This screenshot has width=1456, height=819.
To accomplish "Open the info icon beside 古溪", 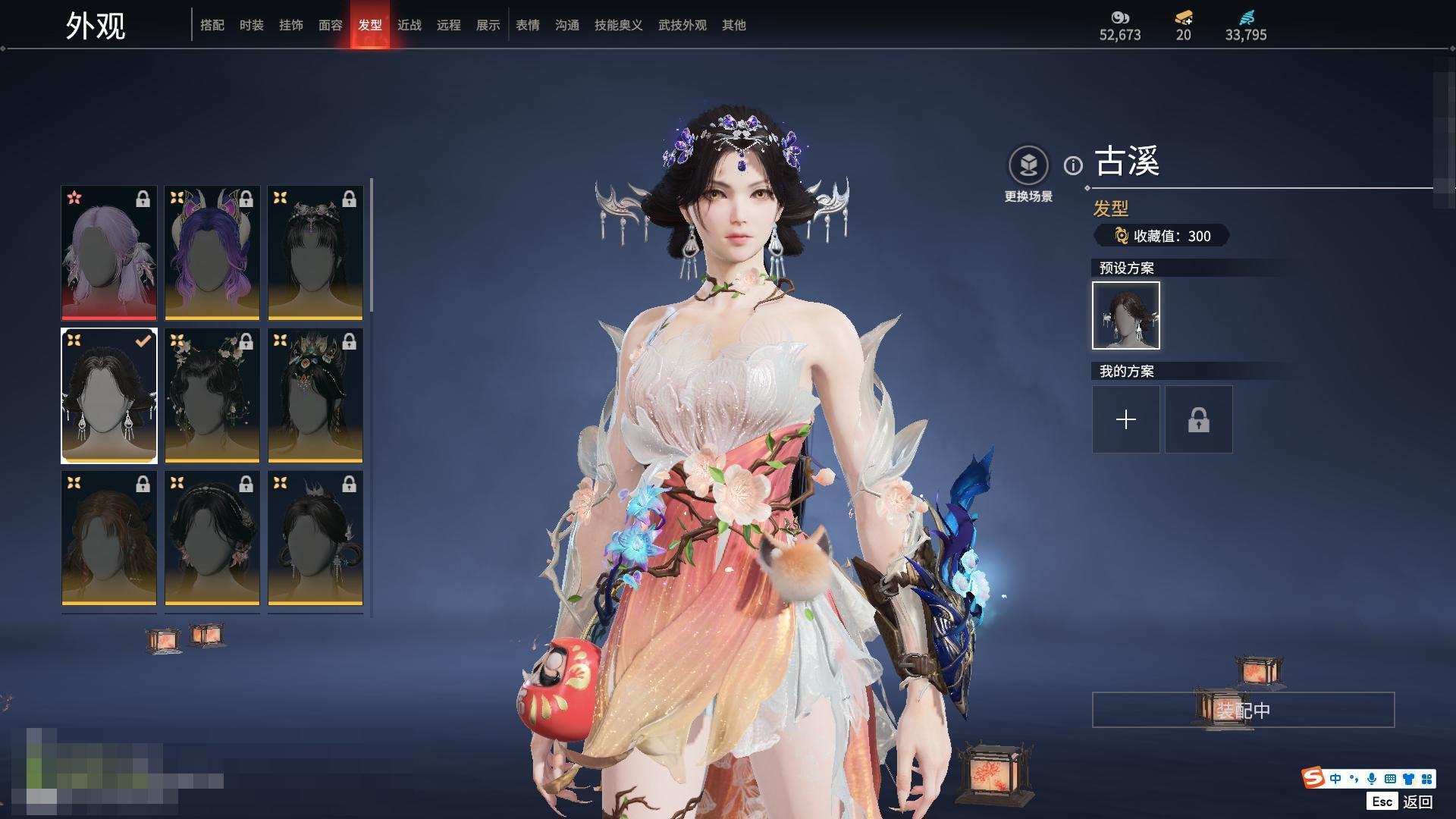I will [x=1073, y=165].
